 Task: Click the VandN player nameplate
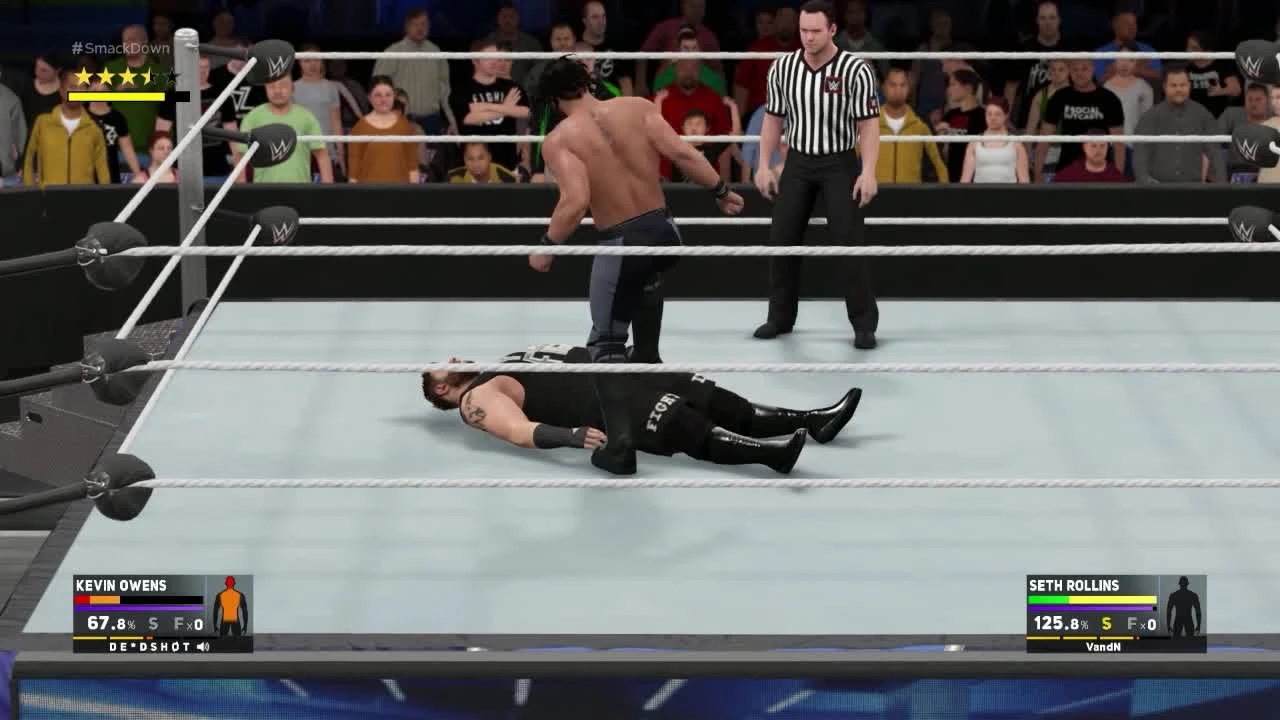coord(1104,646)
